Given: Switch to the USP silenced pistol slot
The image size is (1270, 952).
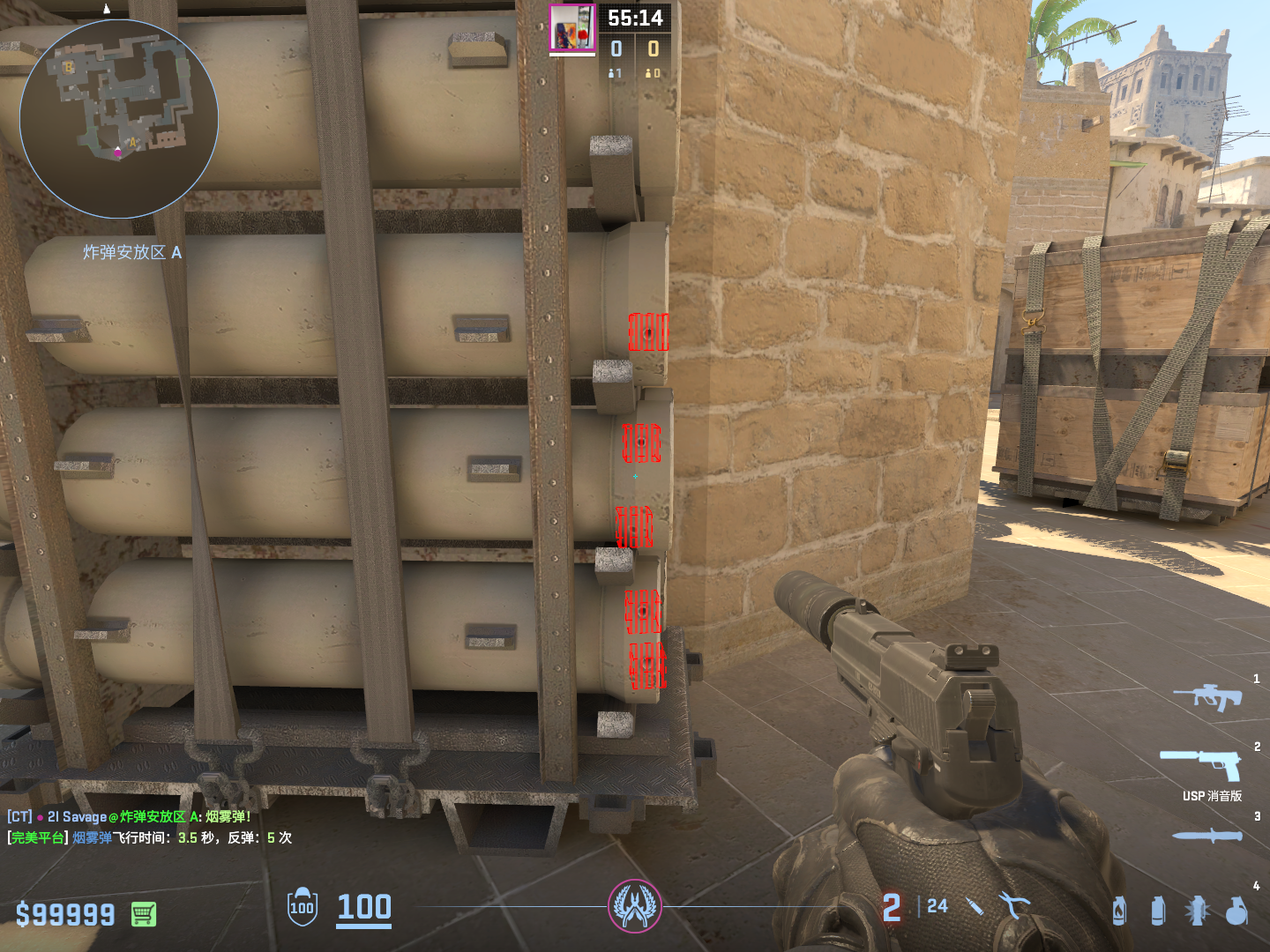Looking at the screenshot, I should (1201, 763).
